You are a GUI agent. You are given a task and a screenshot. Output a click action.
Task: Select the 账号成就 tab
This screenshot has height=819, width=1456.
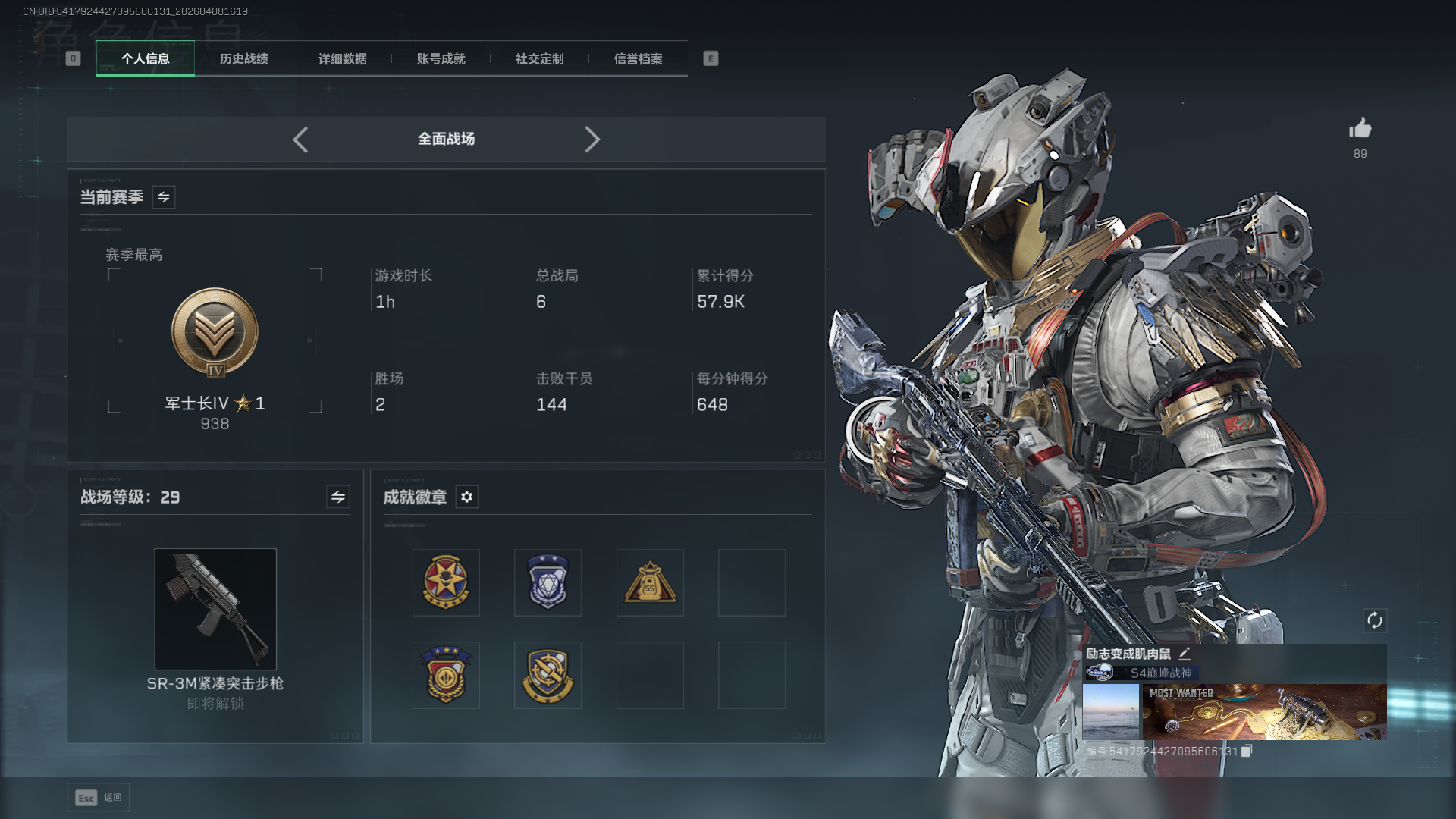point(441,59)
